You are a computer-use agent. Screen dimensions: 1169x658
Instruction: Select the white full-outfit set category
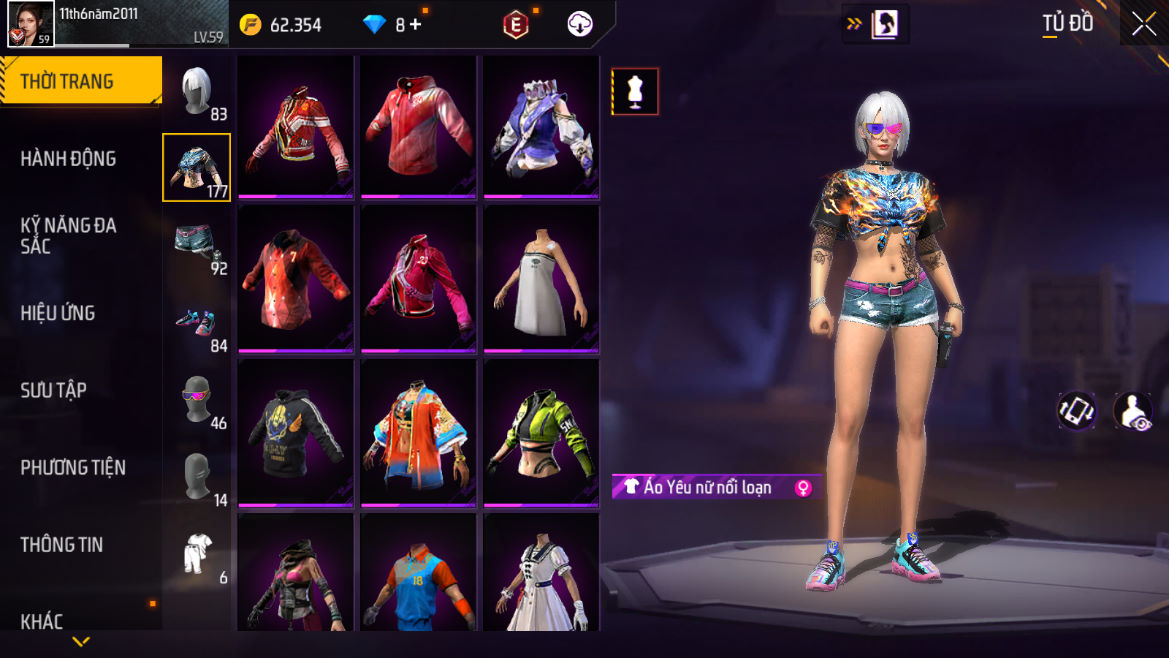click(x=197, y=555)
